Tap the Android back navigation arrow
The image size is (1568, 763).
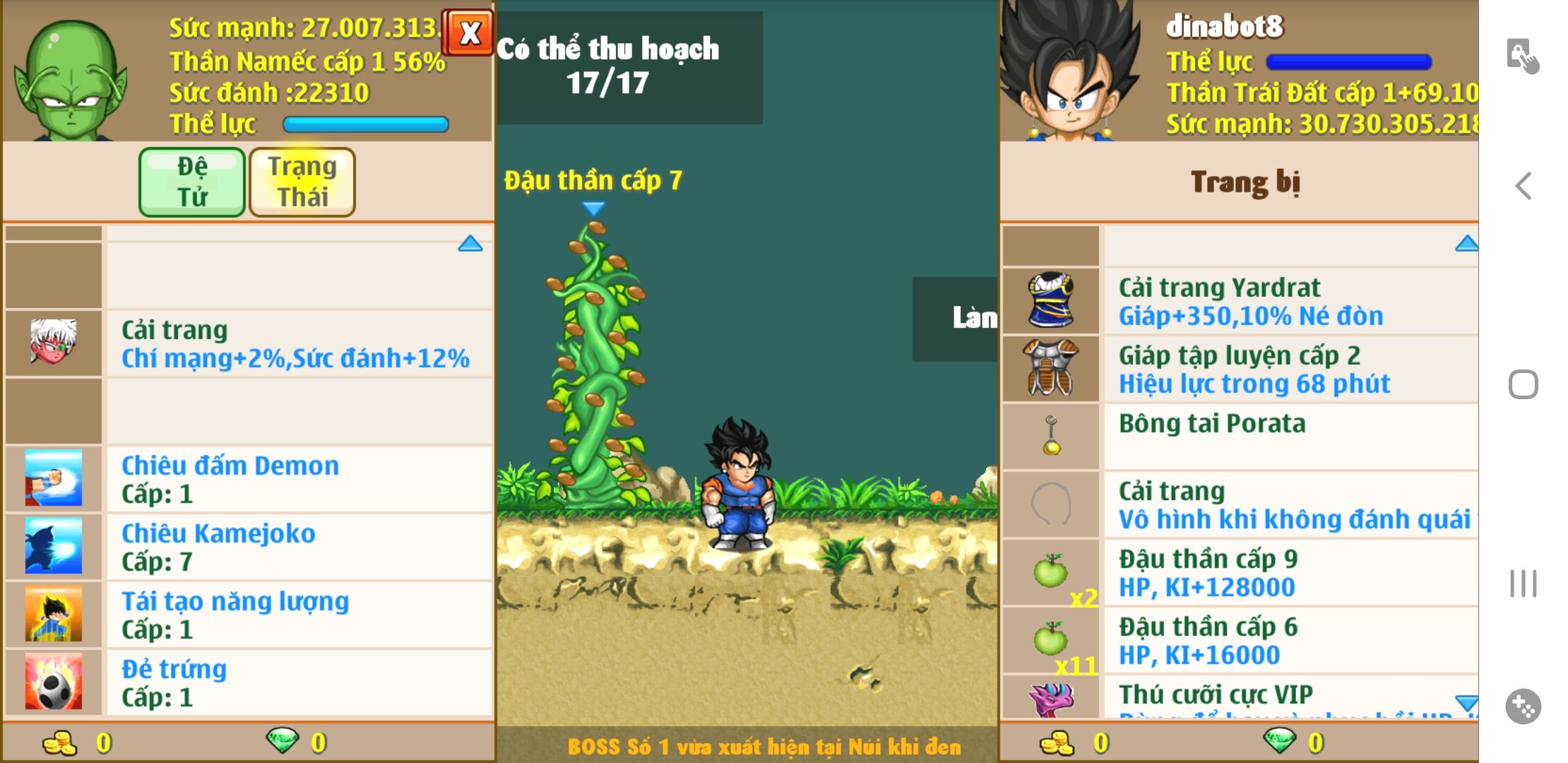(x=1524, y=187)
